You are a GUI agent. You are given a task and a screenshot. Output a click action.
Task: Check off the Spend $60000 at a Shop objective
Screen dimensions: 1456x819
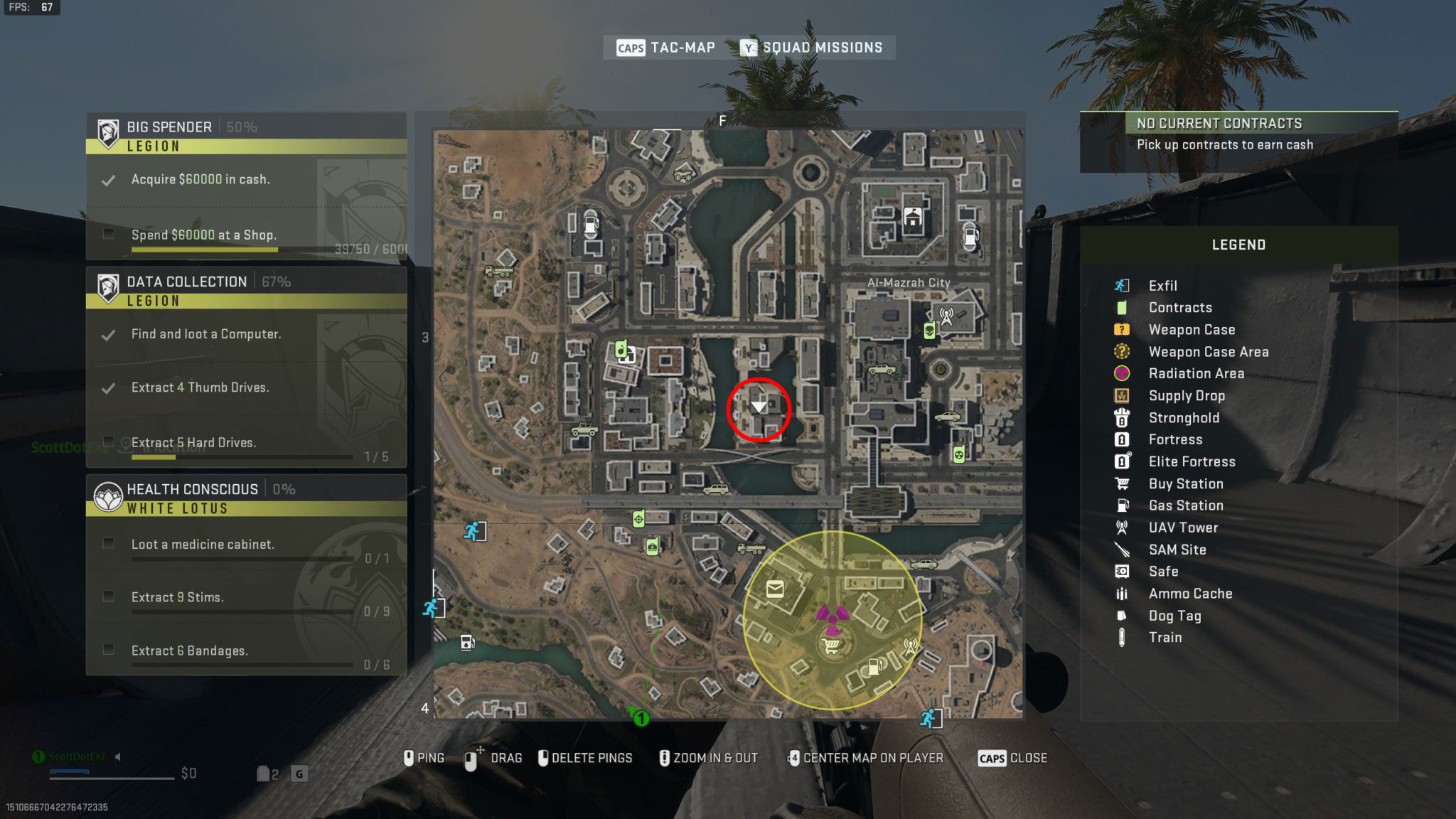tap(108, 235)
